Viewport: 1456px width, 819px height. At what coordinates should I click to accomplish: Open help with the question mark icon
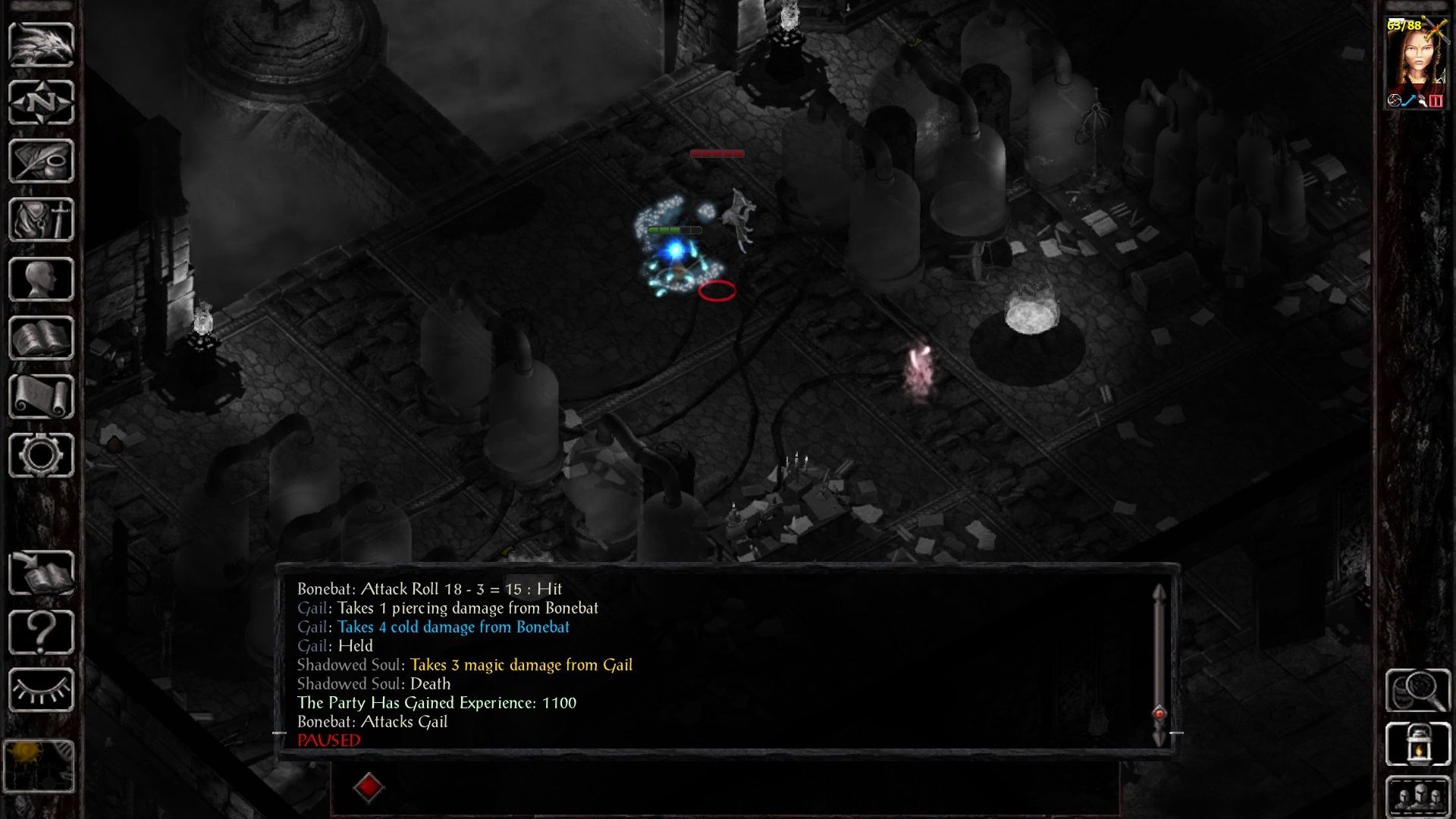pos(41,631)
